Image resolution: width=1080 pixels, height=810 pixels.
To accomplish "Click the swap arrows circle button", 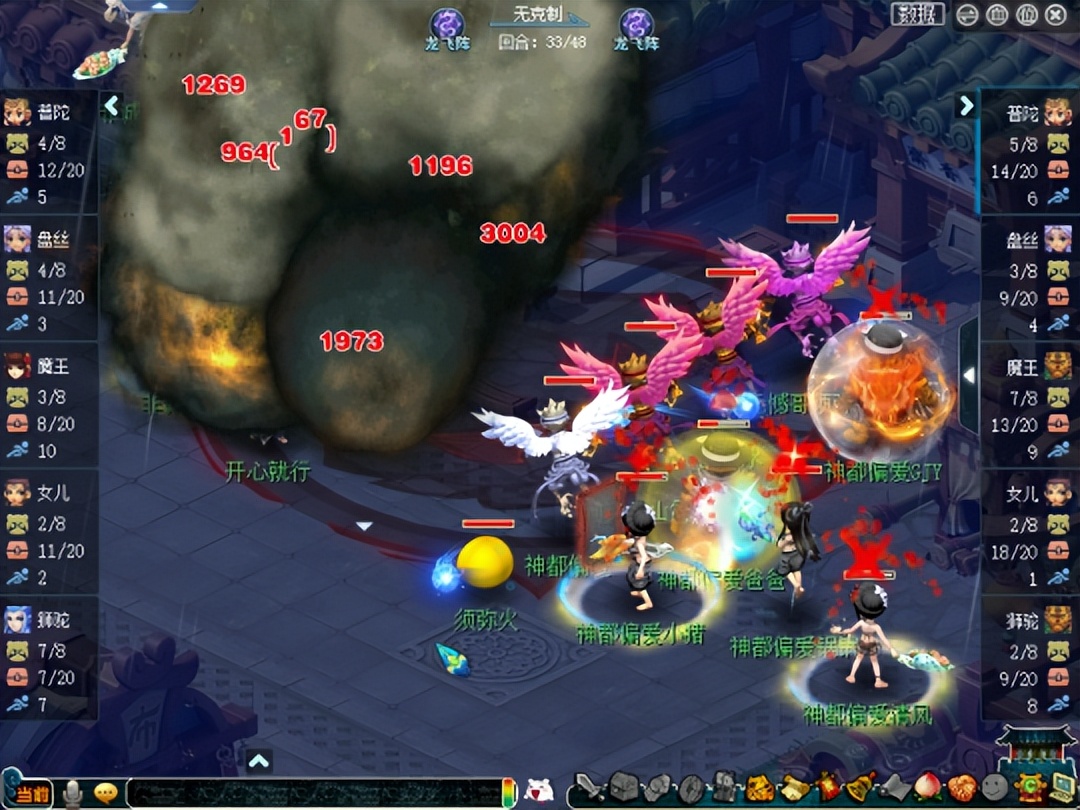I will pos(967,15).
